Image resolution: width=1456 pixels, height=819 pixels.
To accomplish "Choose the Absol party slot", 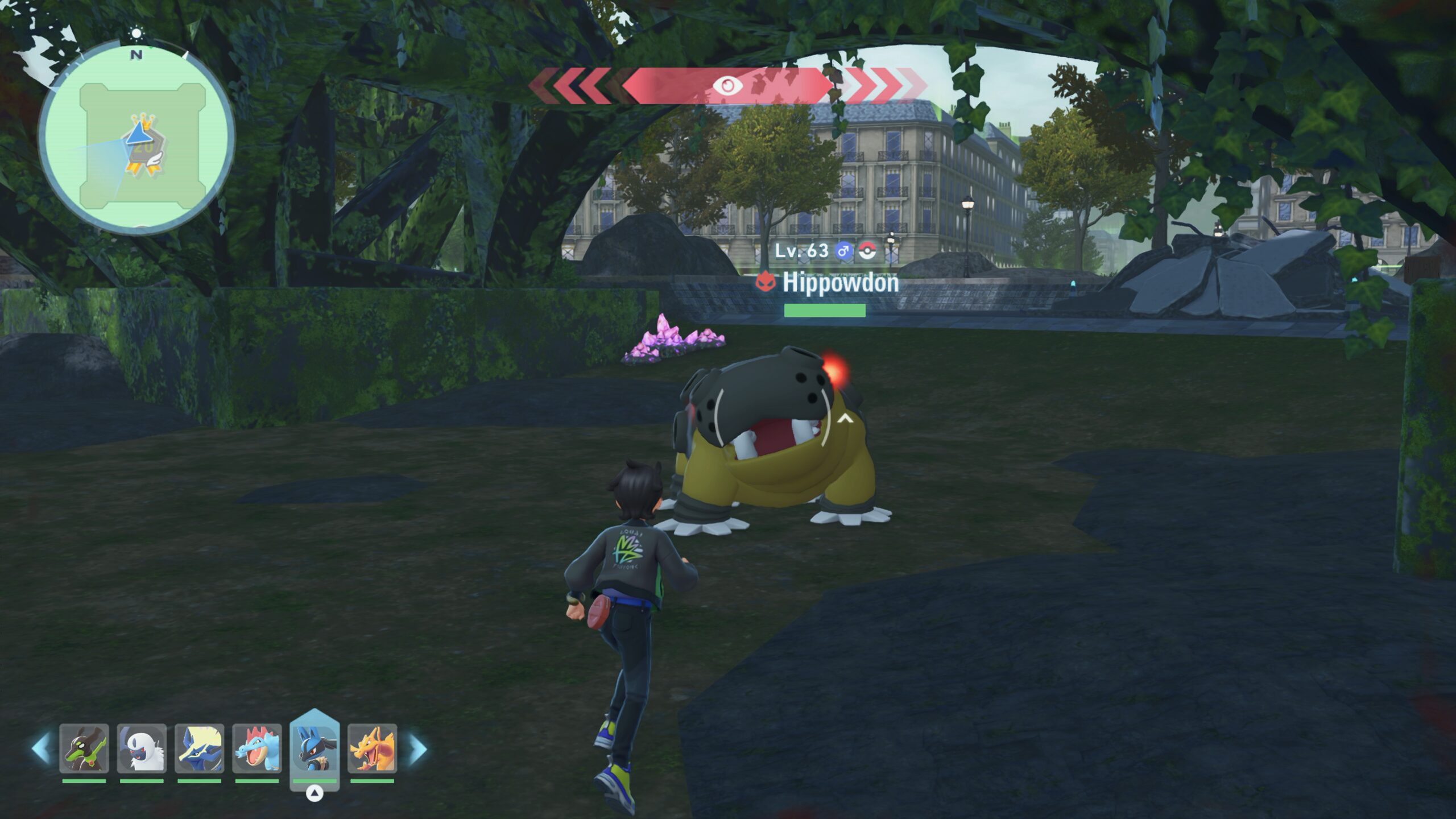I will (x=142, y=748).
